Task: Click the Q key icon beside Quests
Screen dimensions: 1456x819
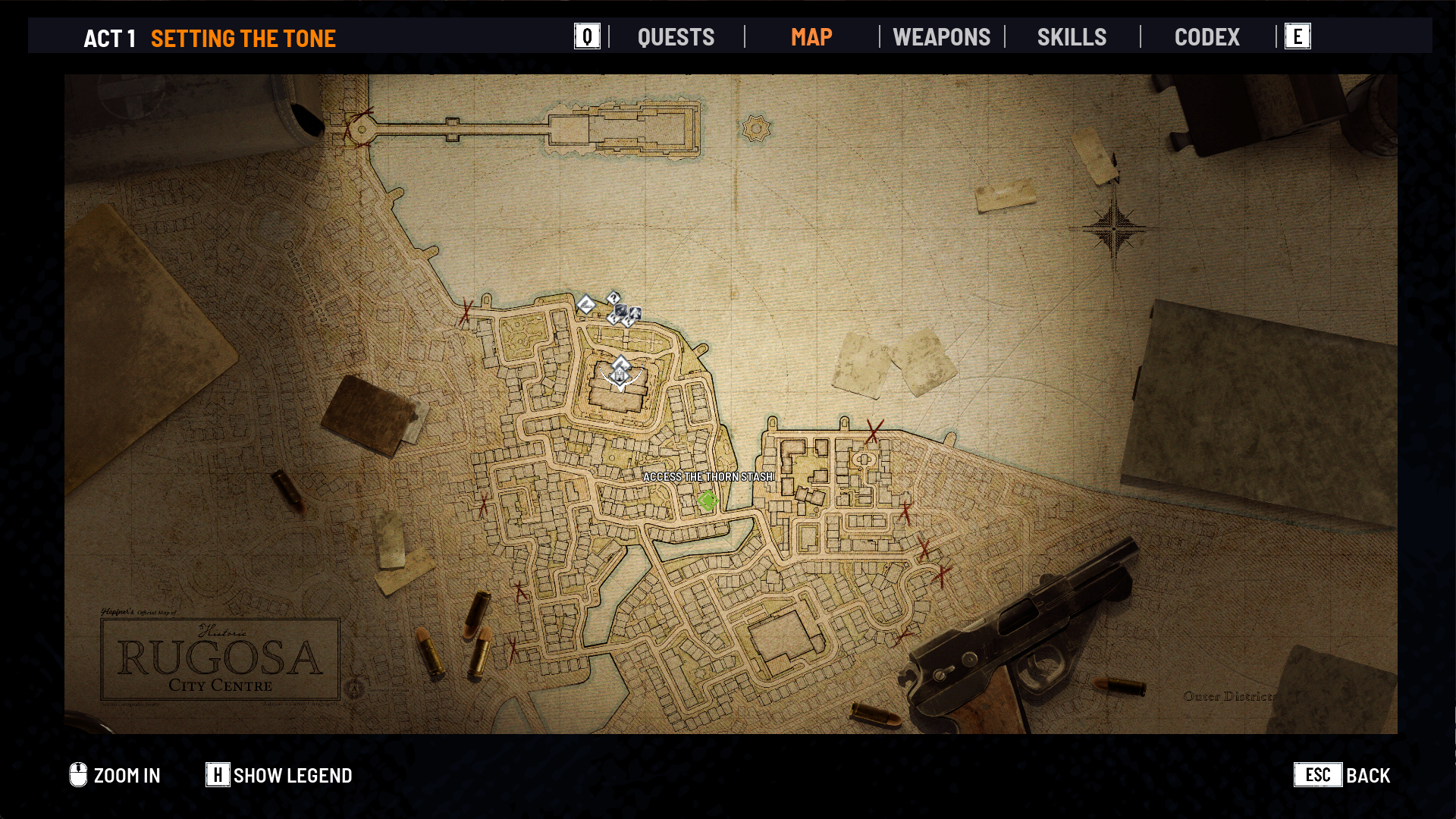Action: click(585, 36)
